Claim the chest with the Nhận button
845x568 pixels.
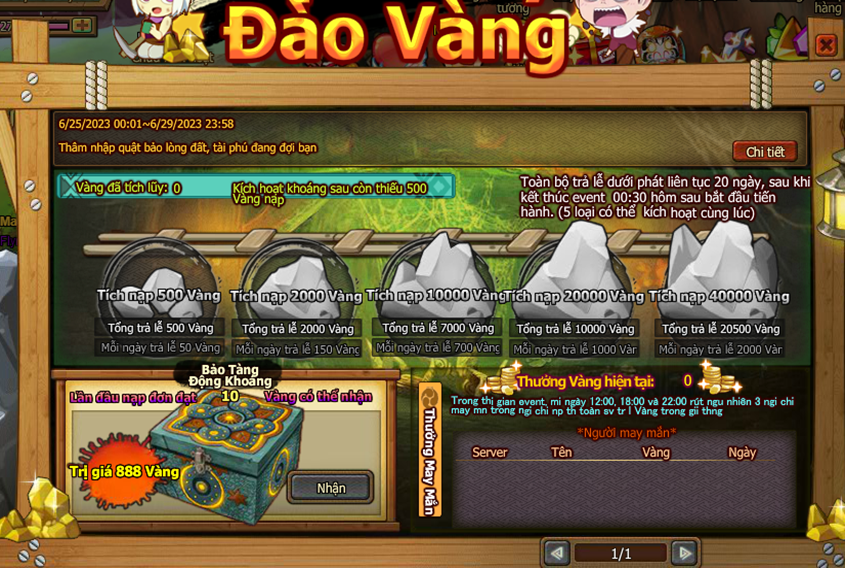click(331, 488)
